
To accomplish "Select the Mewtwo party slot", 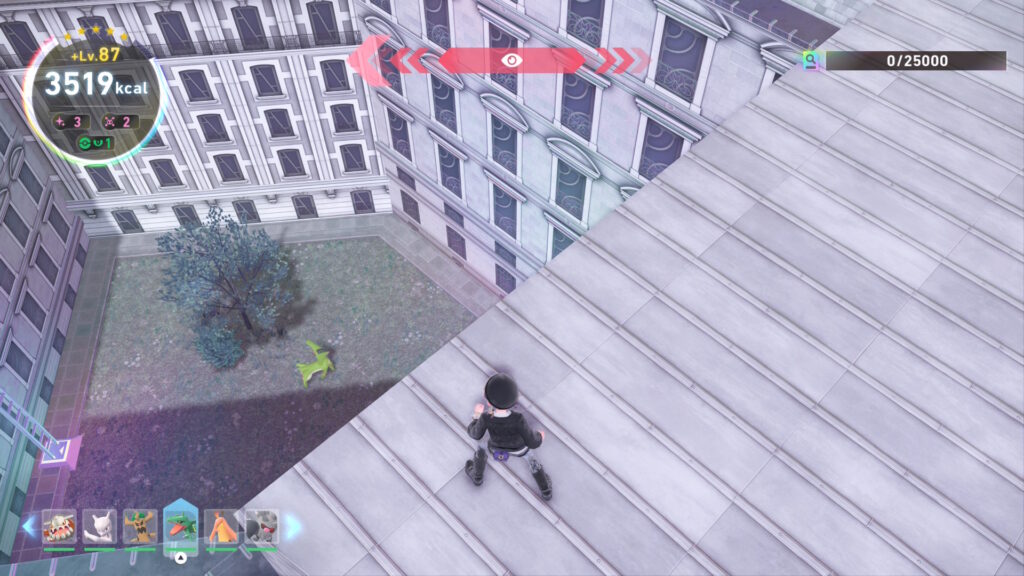I will point(99,526).
